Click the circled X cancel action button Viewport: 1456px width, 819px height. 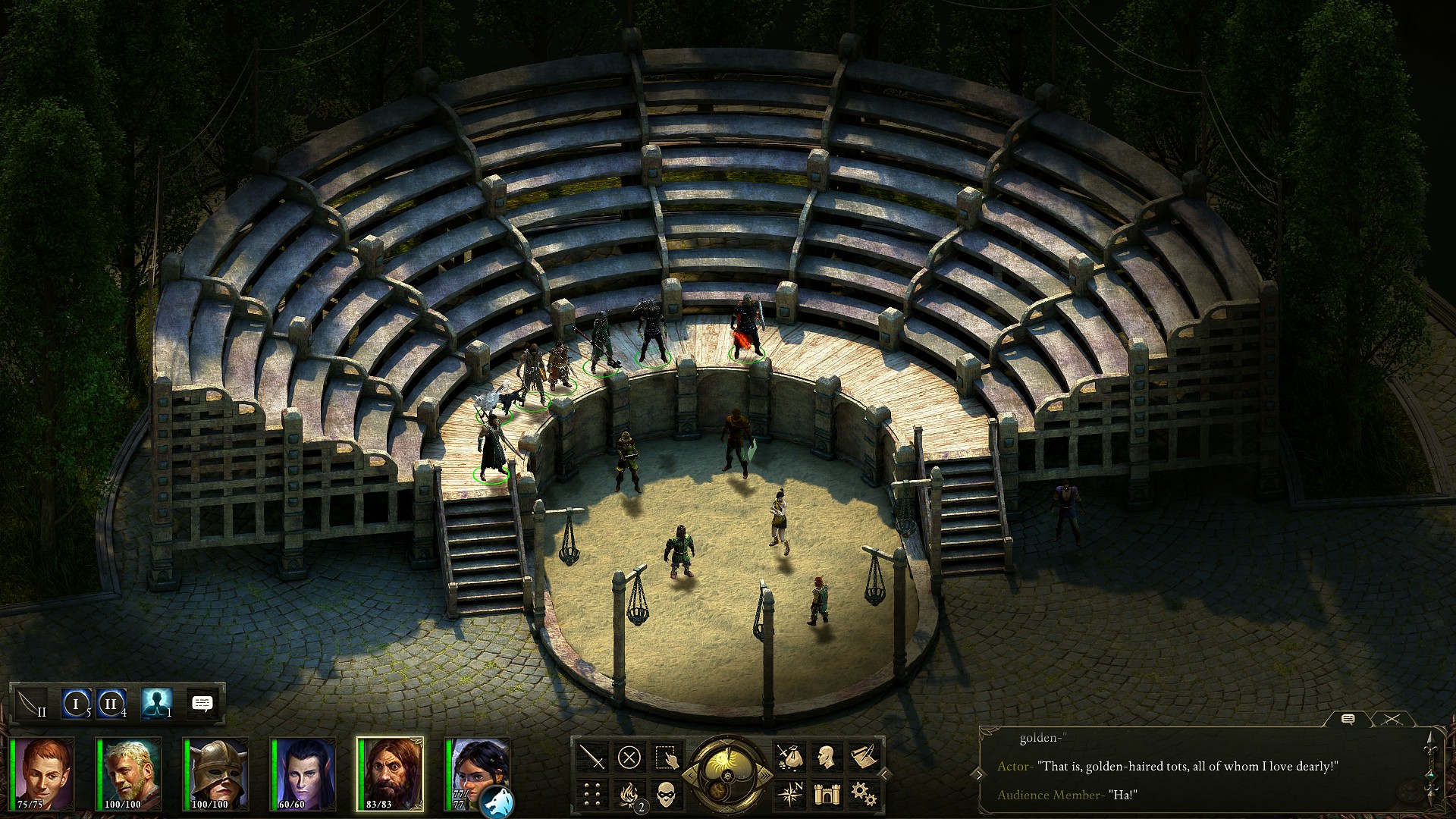coord(629,757)
